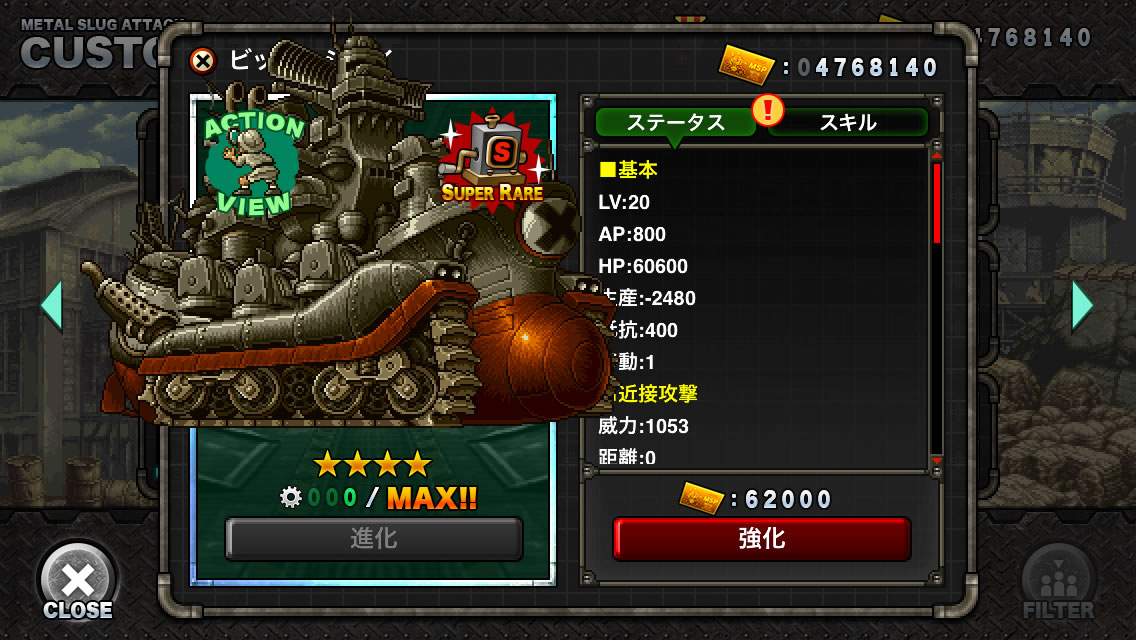The width and height of the screenshot is (1136, 640).
Task: Open the スキル tab
Action: click(848, 122)
